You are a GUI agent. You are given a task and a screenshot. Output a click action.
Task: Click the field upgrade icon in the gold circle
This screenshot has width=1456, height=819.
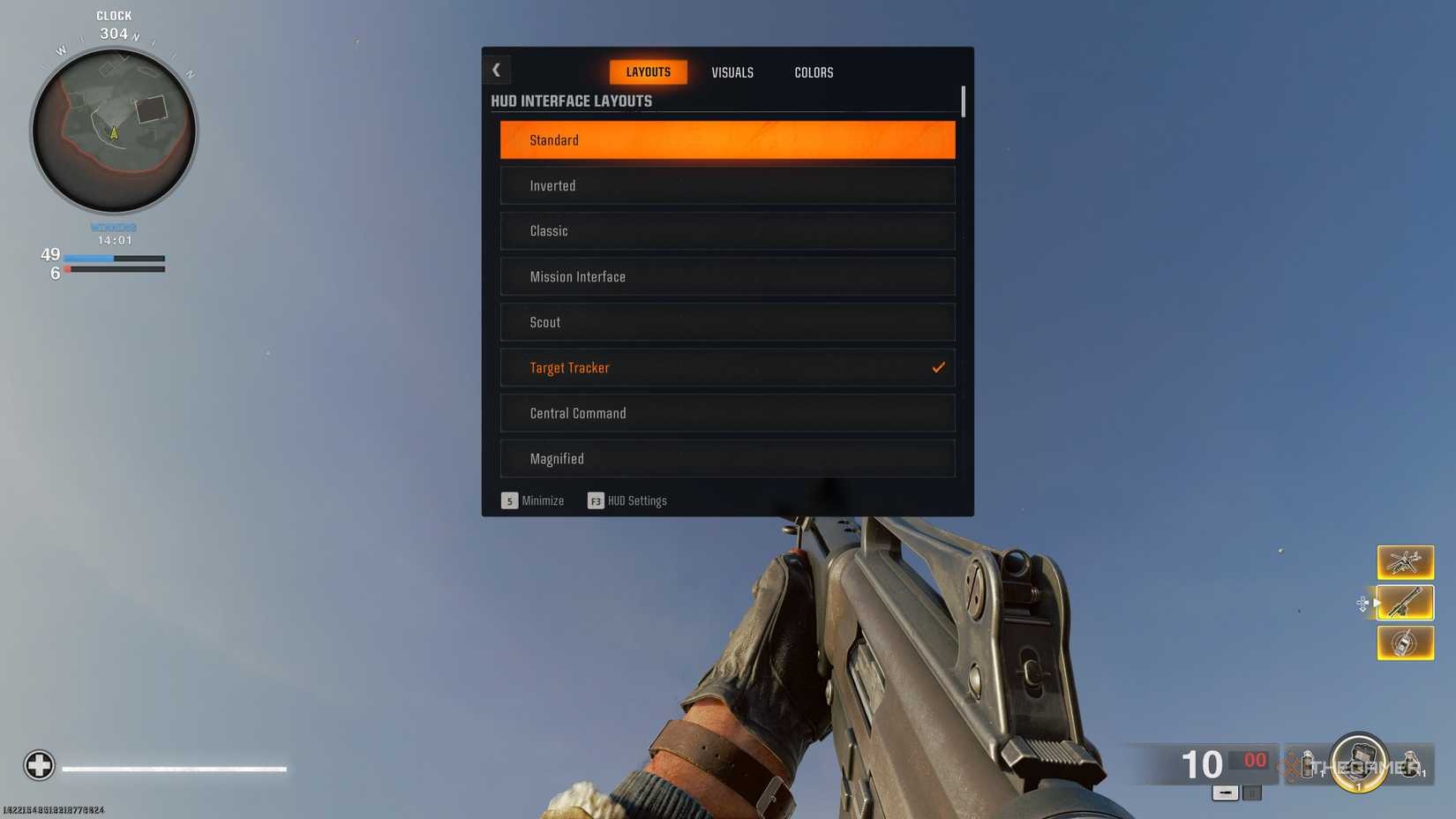coord(1359,763)
